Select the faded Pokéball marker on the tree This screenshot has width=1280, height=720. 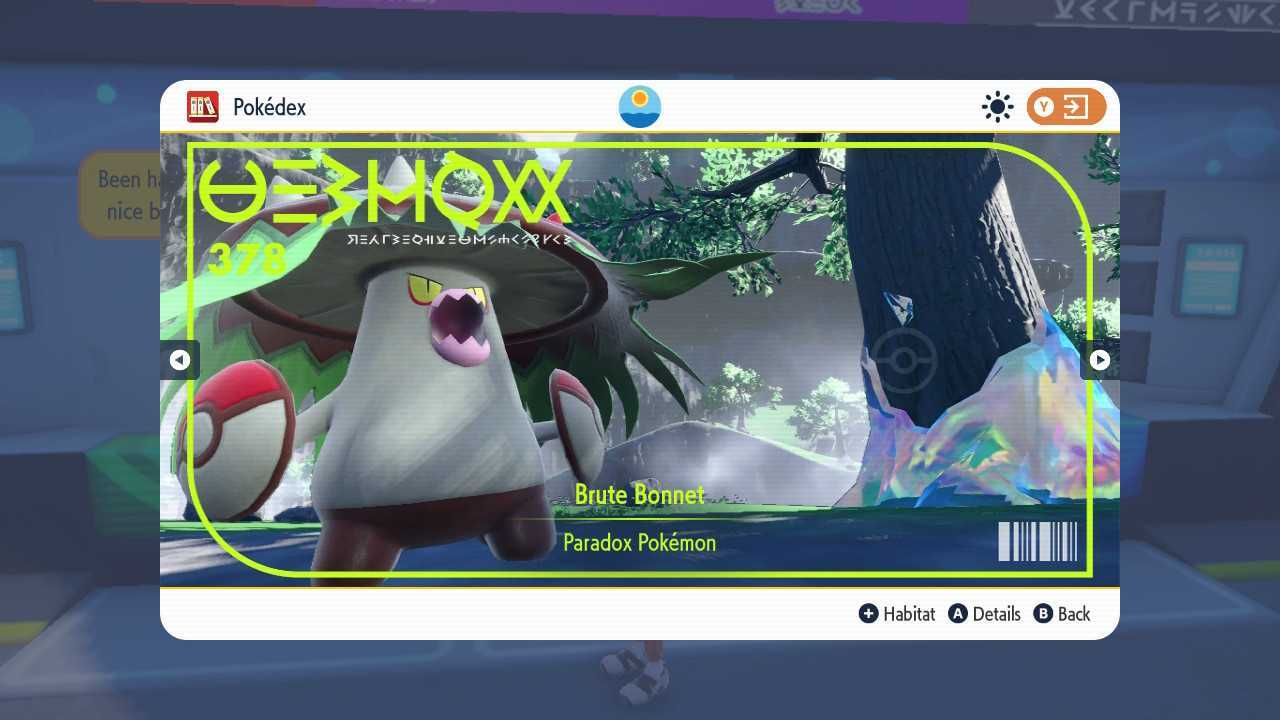903,360
